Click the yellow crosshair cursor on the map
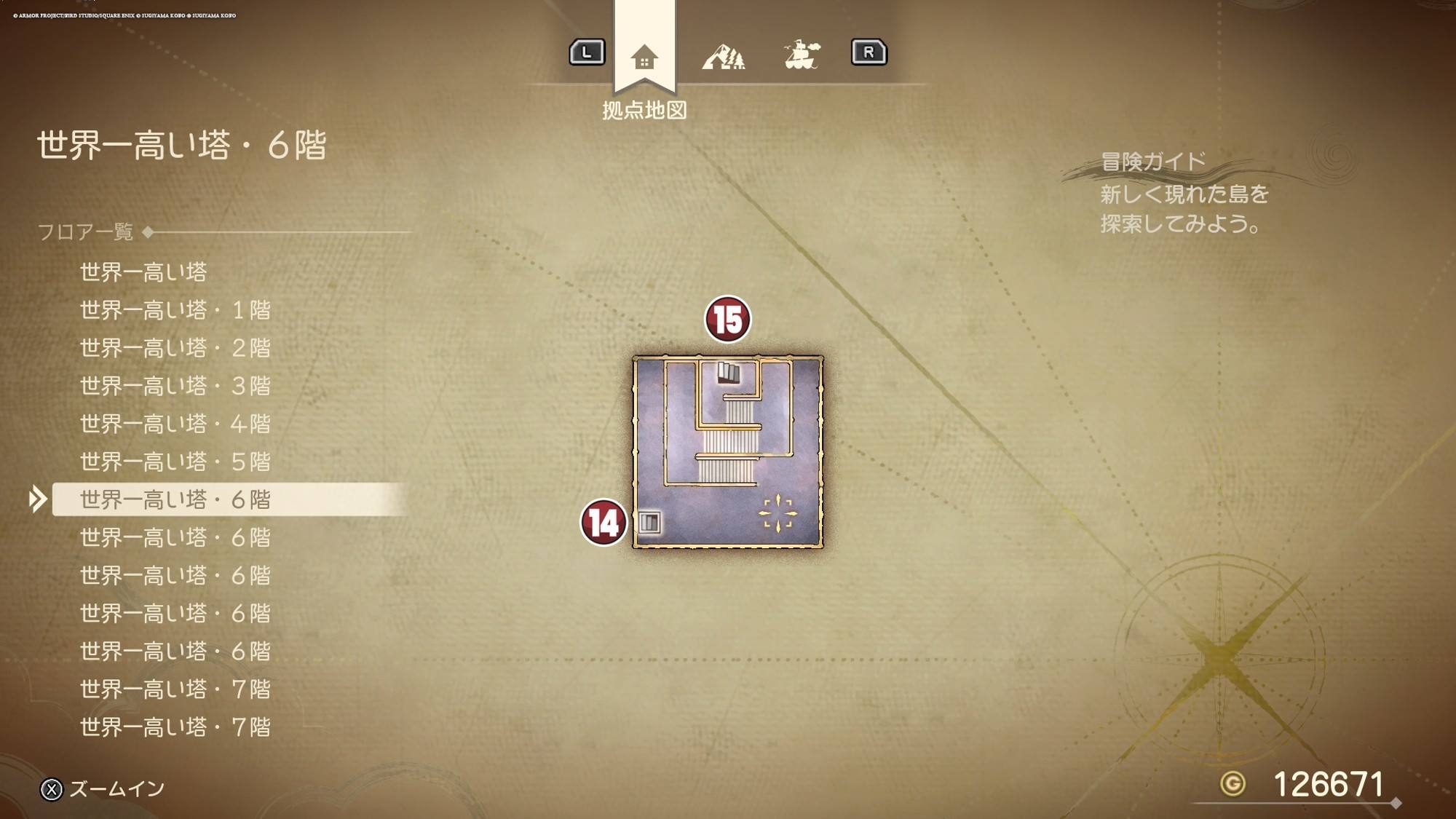The image size is (1456, 819). (x=778, y=513)
